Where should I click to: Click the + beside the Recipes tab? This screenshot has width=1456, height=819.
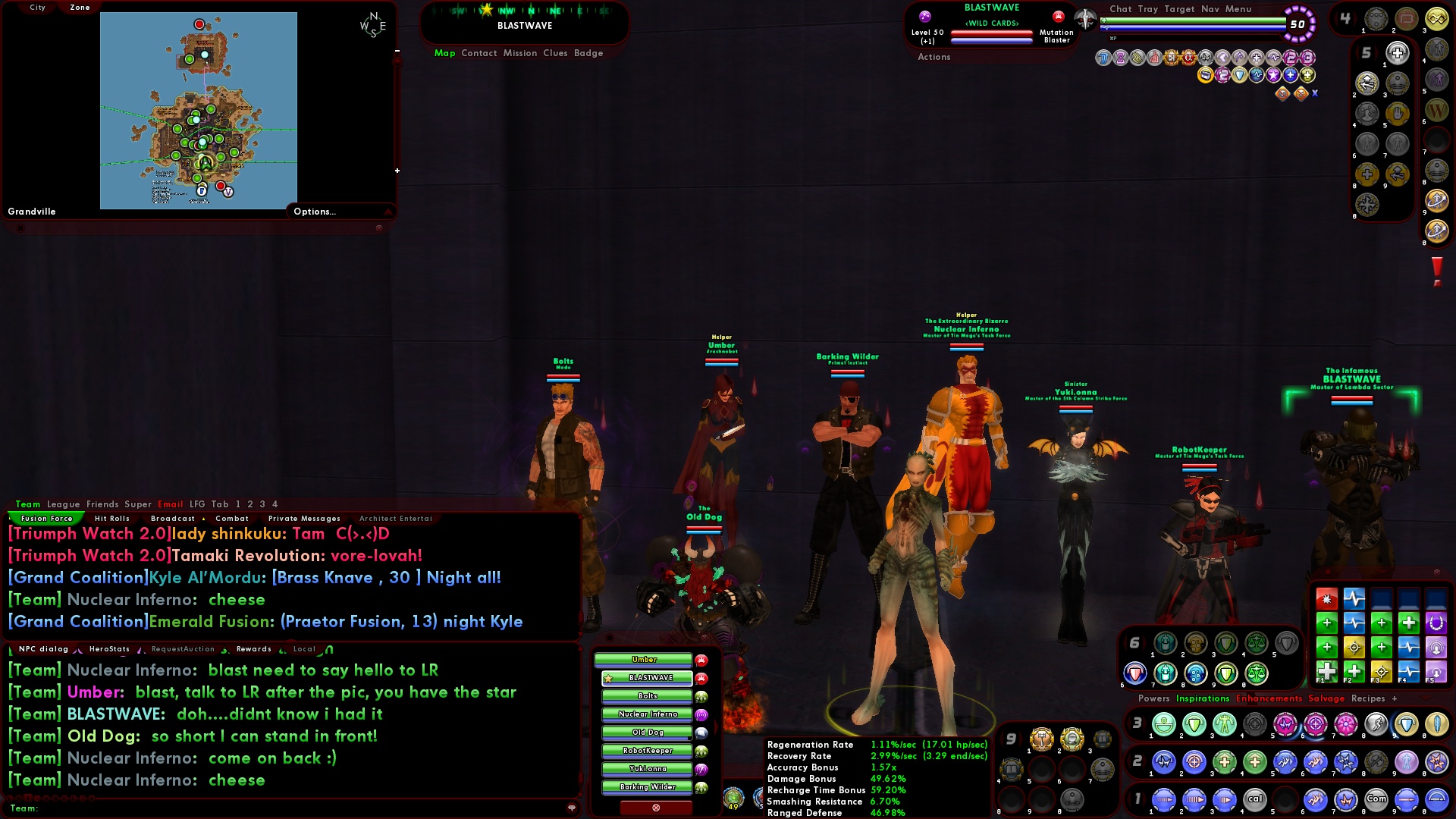[x=1395, y=699]
